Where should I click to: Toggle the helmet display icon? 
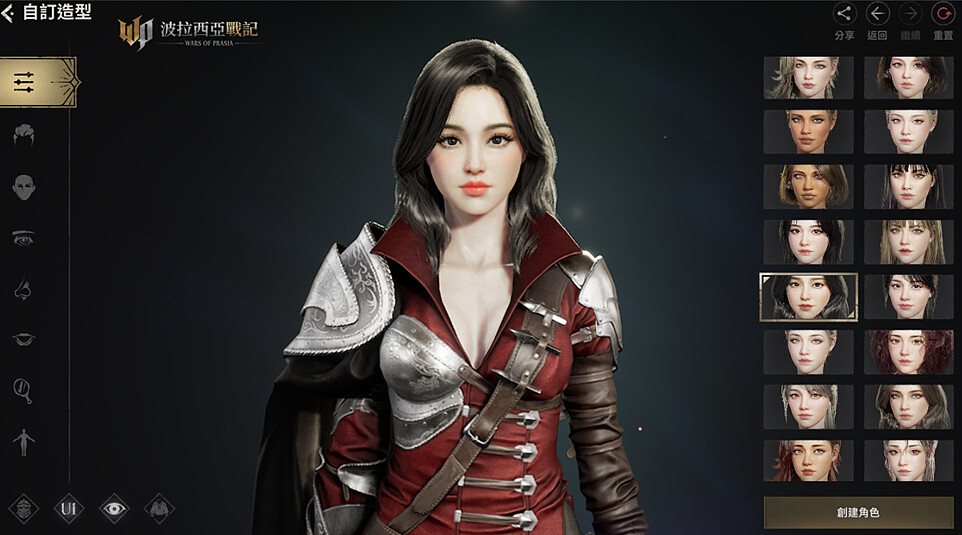click(x=24, y=509)
